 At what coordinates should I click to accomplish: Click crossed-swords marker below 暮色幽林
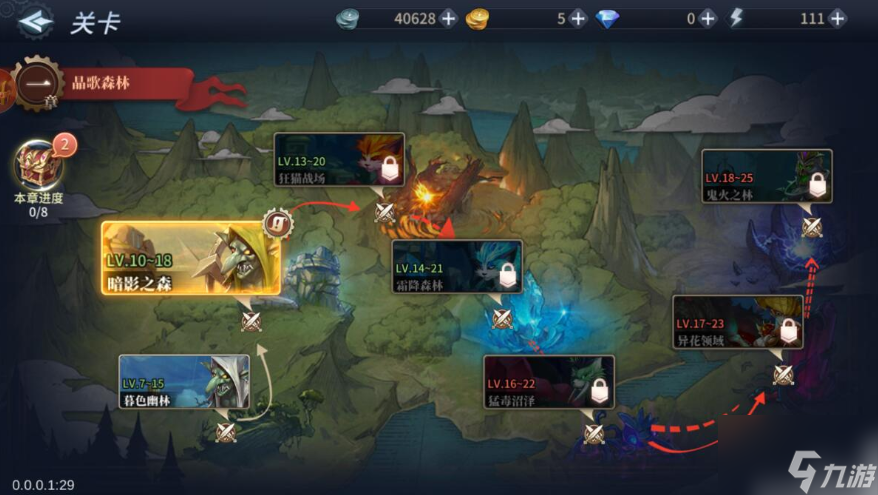(227, 432)
